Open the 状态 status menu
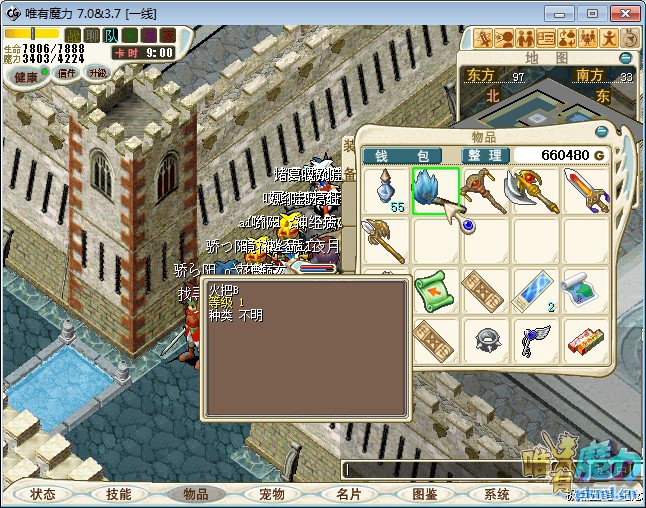 (43, 494)
